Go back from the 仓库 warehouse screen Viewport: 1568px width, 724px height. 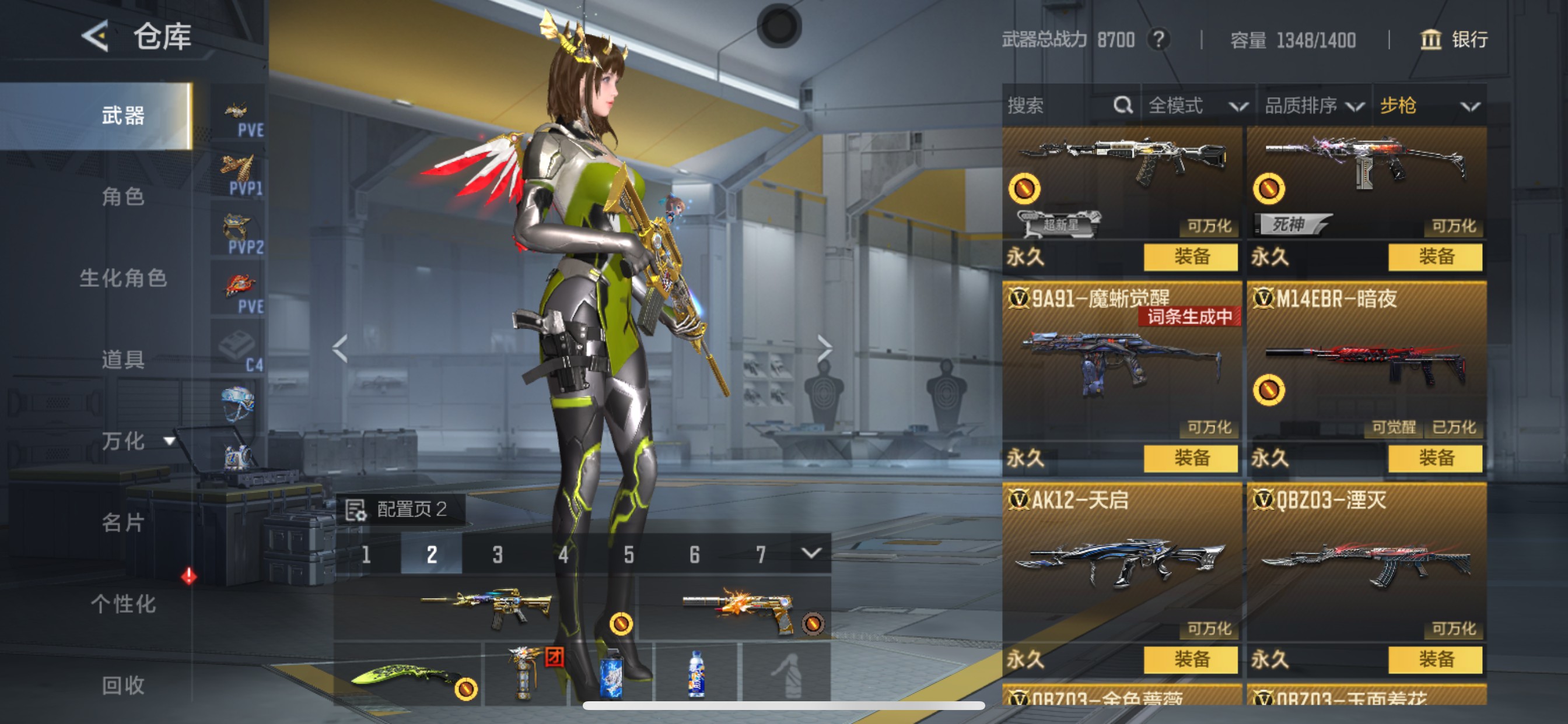pos(95,37)
